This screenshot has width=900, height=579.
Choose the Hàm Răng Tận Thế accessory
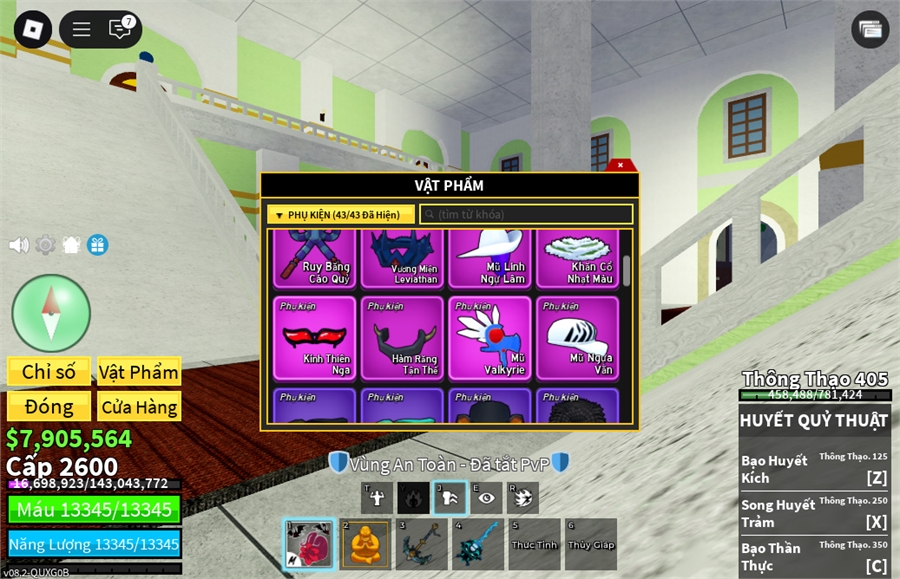tap(402, 338)
